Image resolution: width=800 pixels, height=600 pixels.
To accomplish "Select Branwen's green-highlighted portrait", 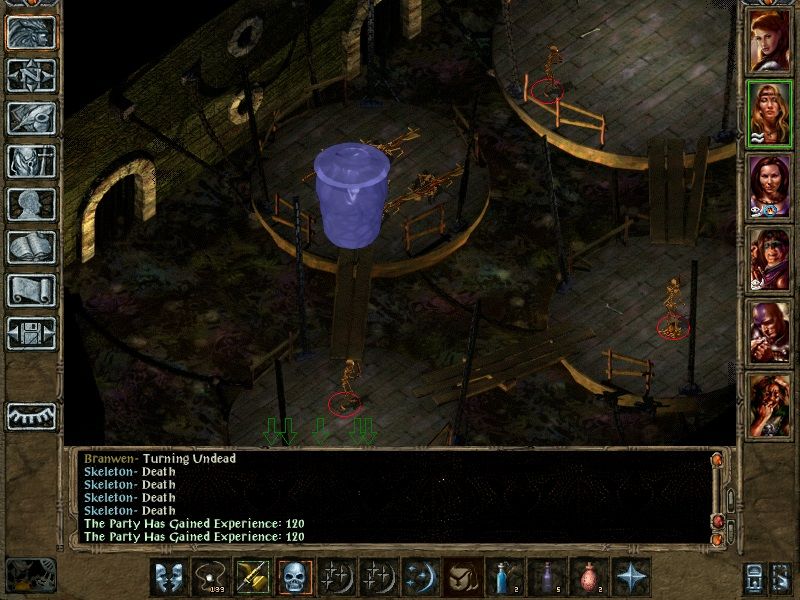I will tap(768, 114).
